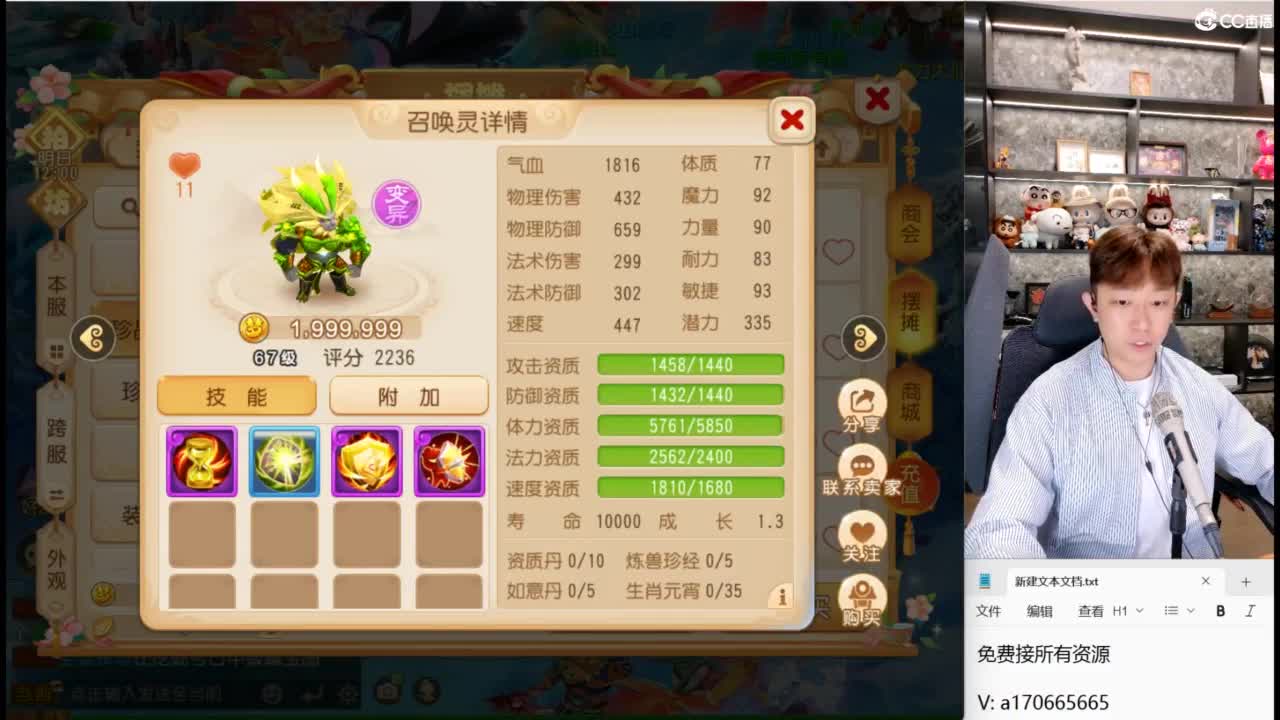This screenshot has height=720, width=1280.
Task: Click the 摆摊 stall icon
Action: (911, 310)
